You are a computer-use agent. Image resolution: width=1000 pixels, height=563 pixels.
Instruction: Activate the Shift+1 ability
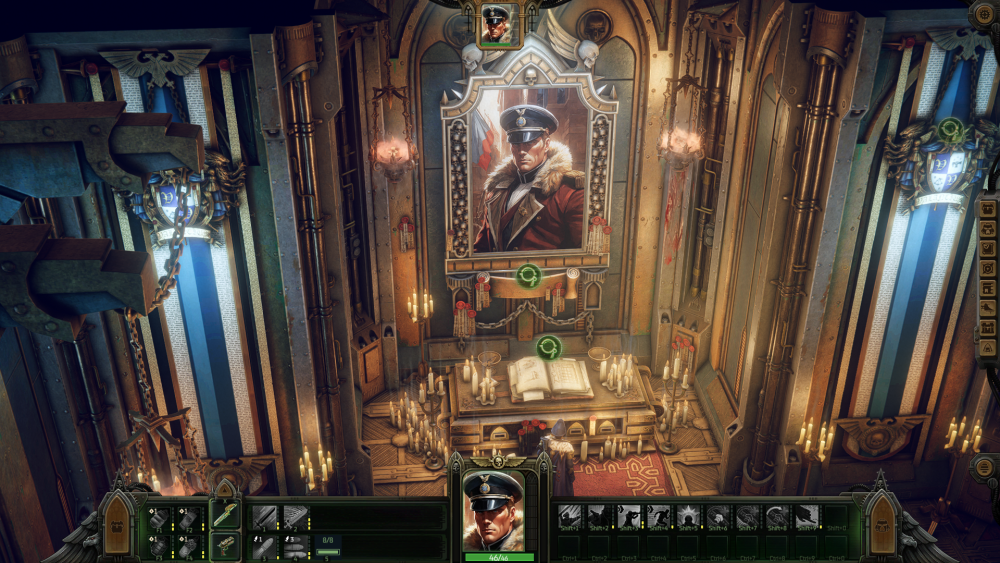point(570,517)
